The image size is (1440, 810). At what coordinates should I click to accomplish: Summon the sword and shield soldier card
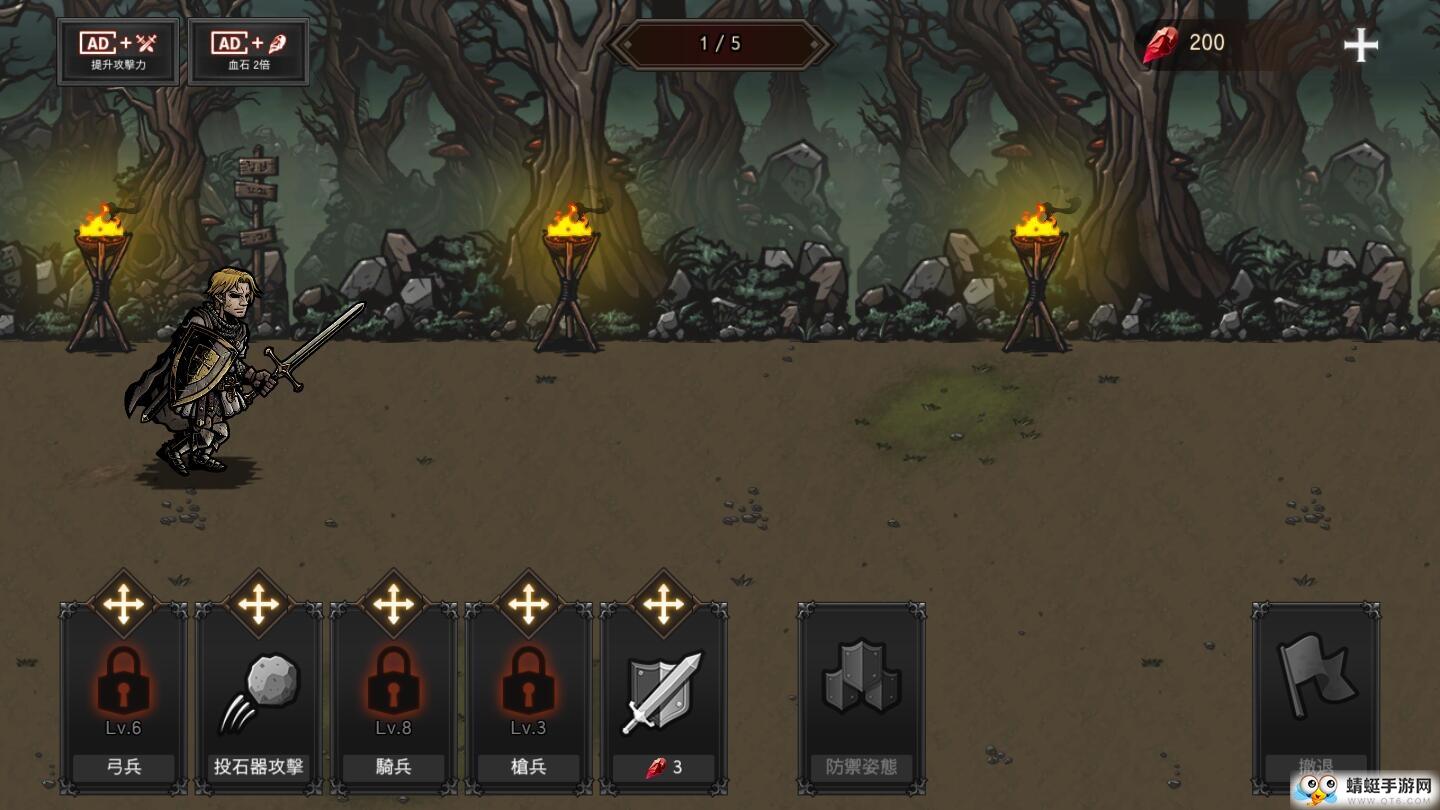point(663,698)
